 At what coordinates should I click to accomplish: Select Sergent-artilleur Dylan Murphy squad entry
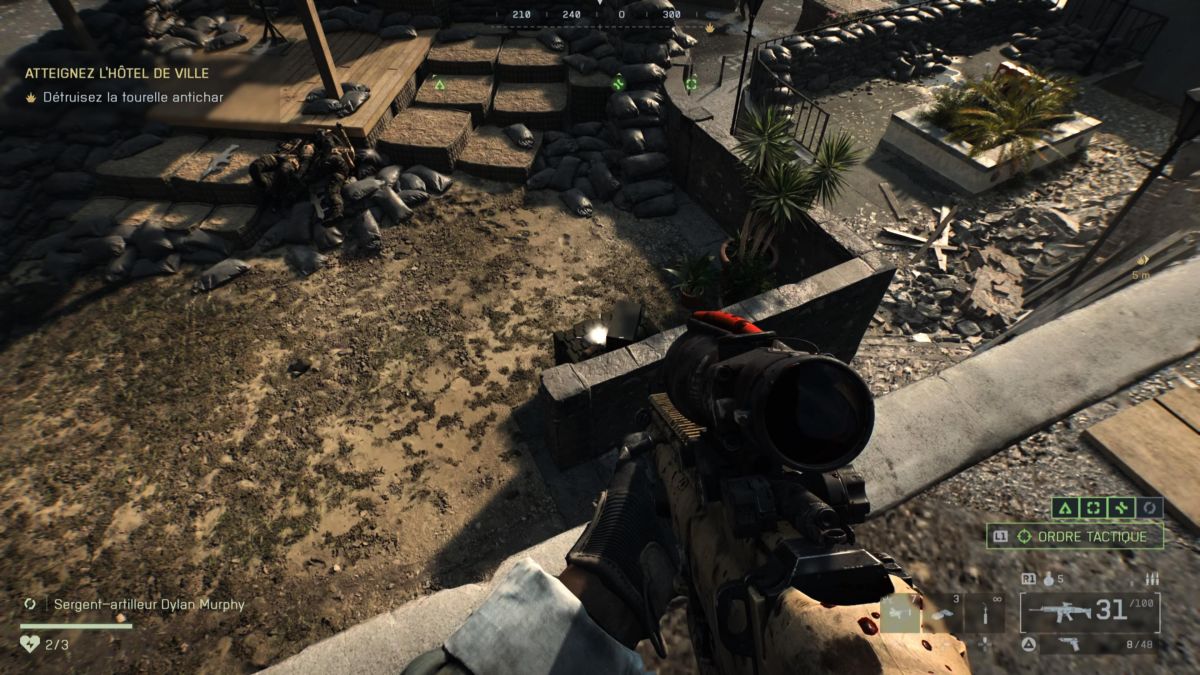click(x=148, y=604)
